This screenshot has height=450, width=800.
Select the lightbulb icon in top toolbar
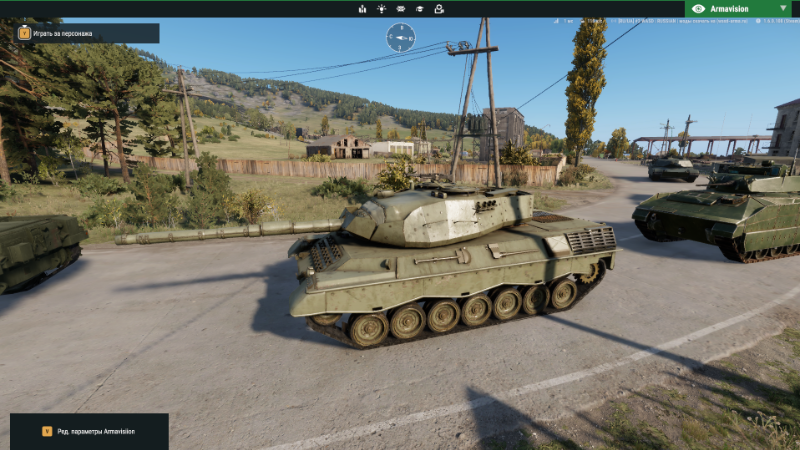(381, 9)
